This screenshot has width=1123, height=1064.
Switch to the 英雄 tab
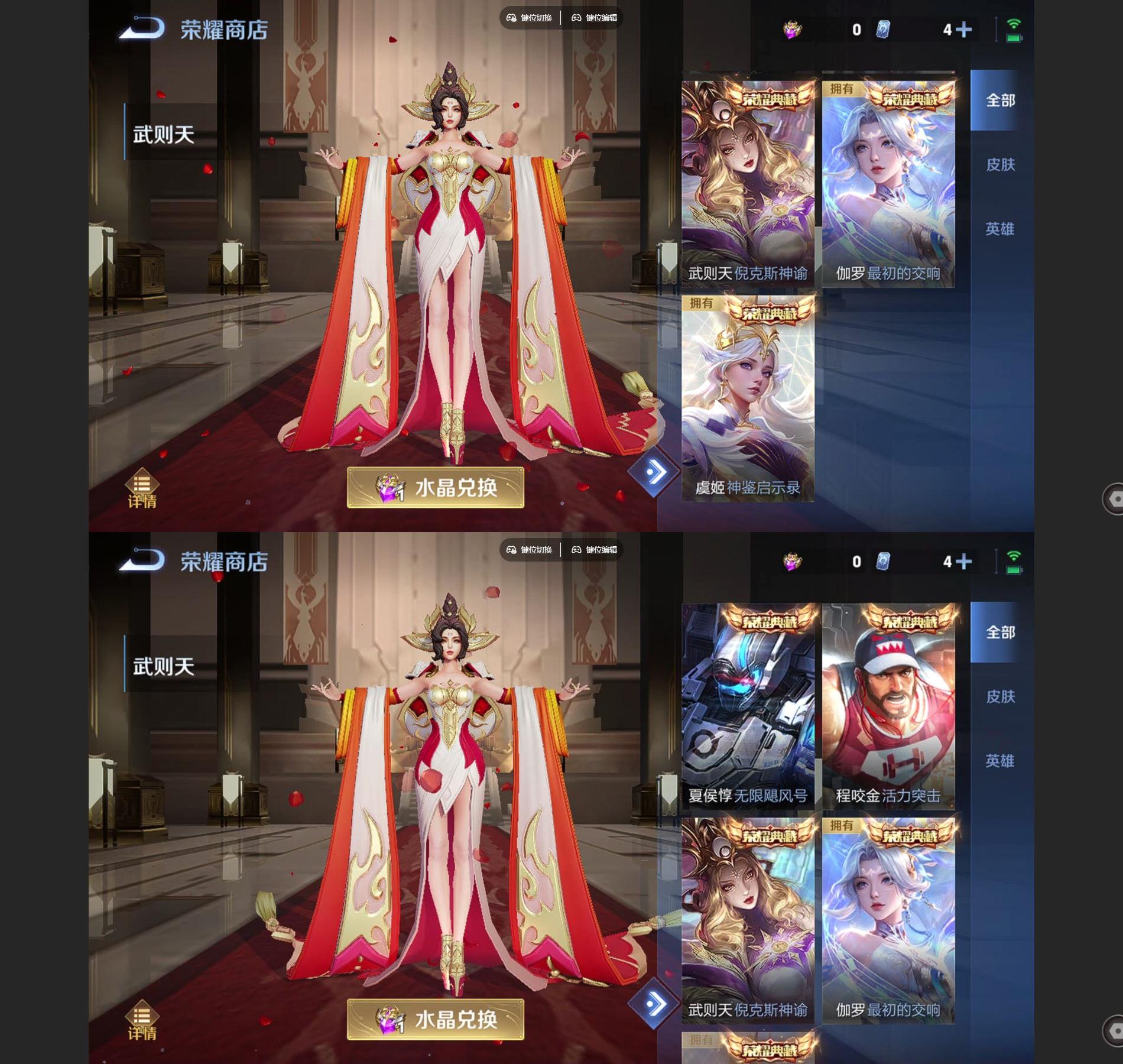pyautogui.click(x=1000, y=229)
